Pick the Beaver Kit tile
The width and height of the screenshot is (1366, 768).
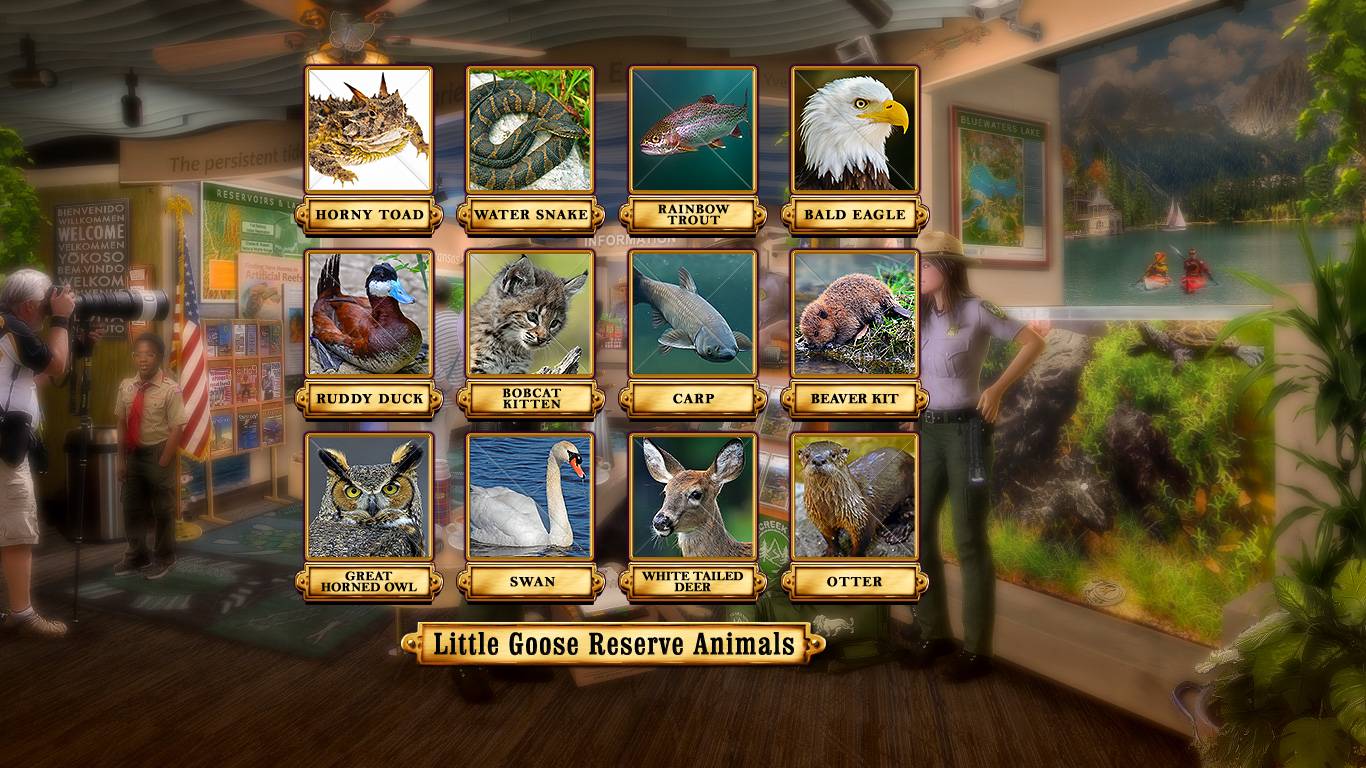(855, 313)
